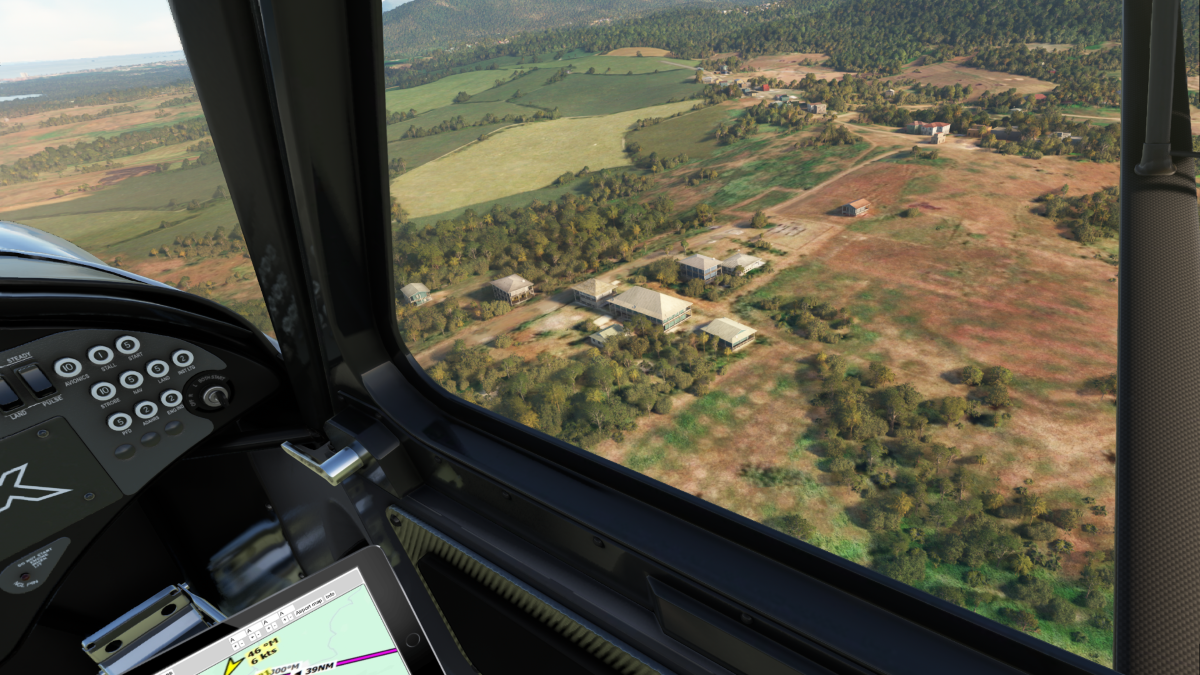Image resolution: width=1200 pixels, height=675 pixels.
Task: Toggle the STROBE circuit breaker
Action: [104, 391]
